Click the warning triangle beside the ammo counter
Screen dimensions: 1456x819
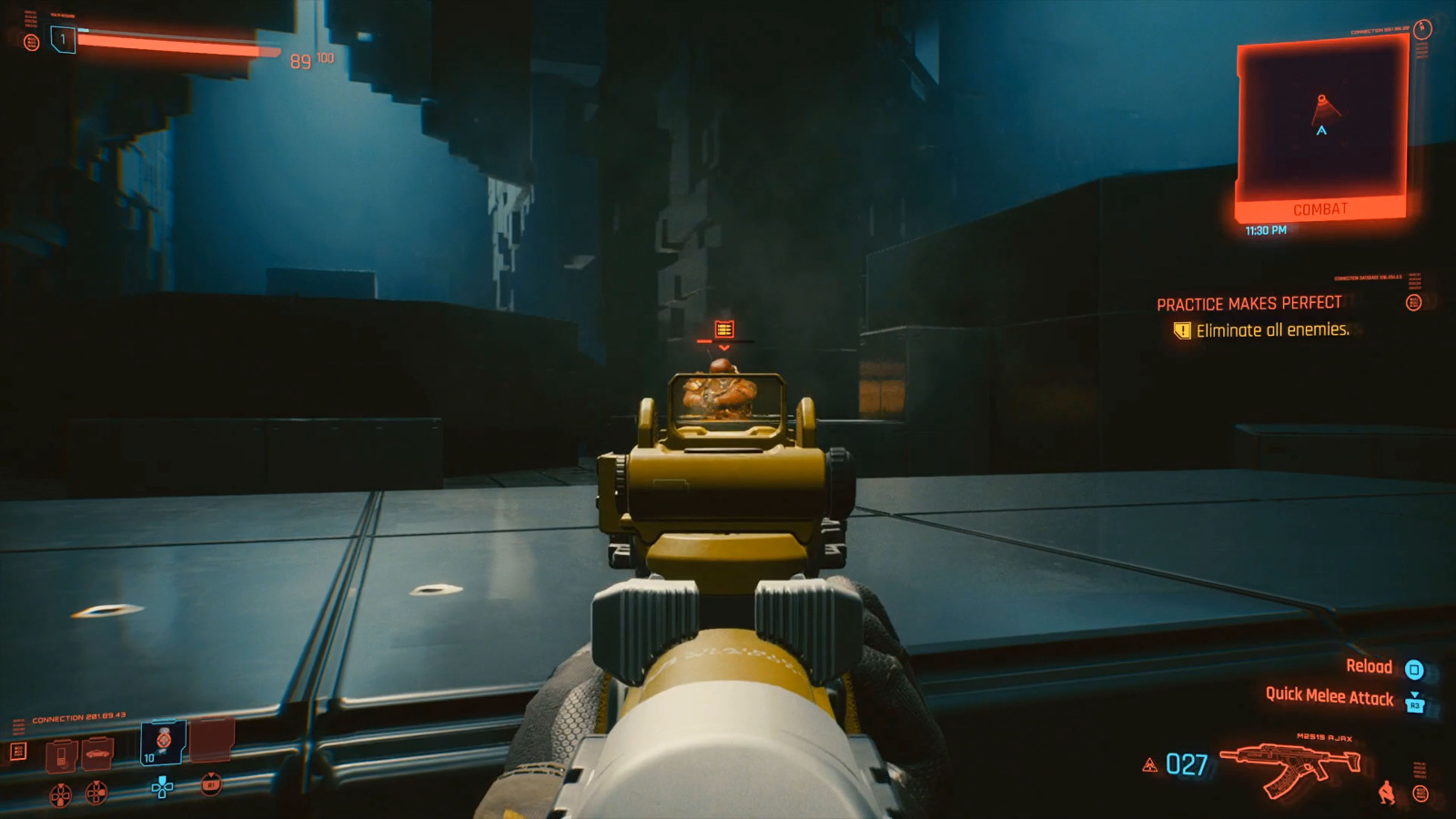point(1151,766)
